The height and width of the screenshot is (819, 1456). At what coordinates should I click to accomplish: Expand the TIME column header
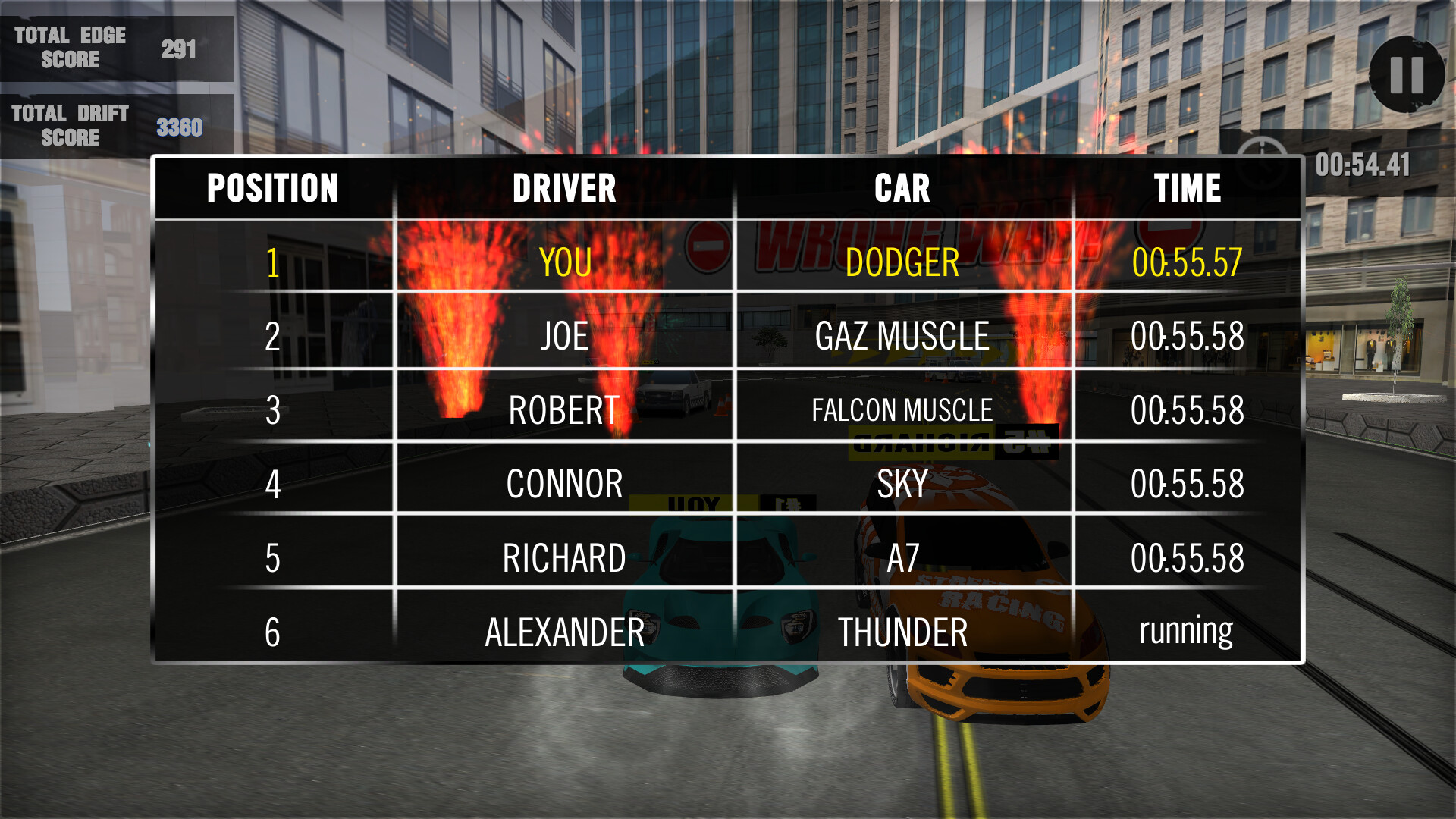pos(1188,188)
